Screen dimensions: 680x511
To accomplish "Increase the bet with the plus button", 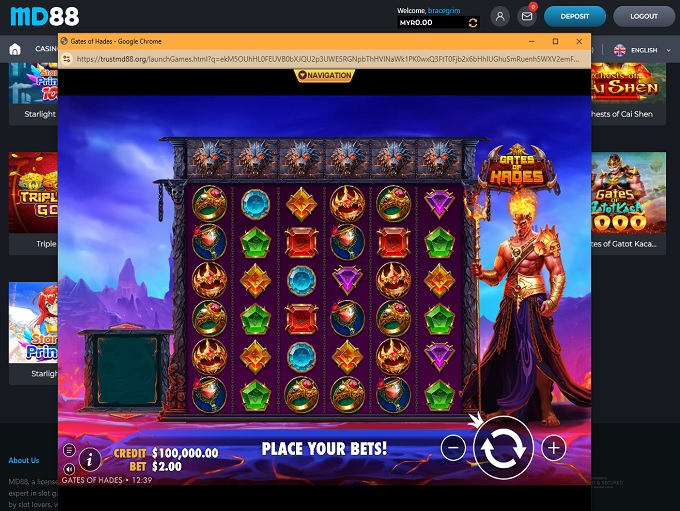I will [x=553, y=448].
